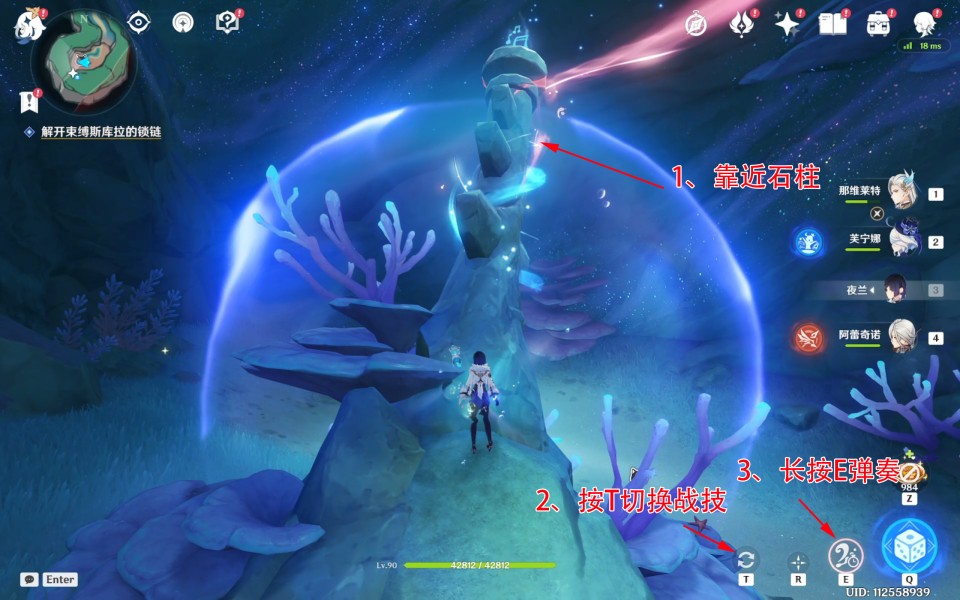Activate the music note elemental skill
The height and width of the screenshot is (600, 960).
pos(846,556)
